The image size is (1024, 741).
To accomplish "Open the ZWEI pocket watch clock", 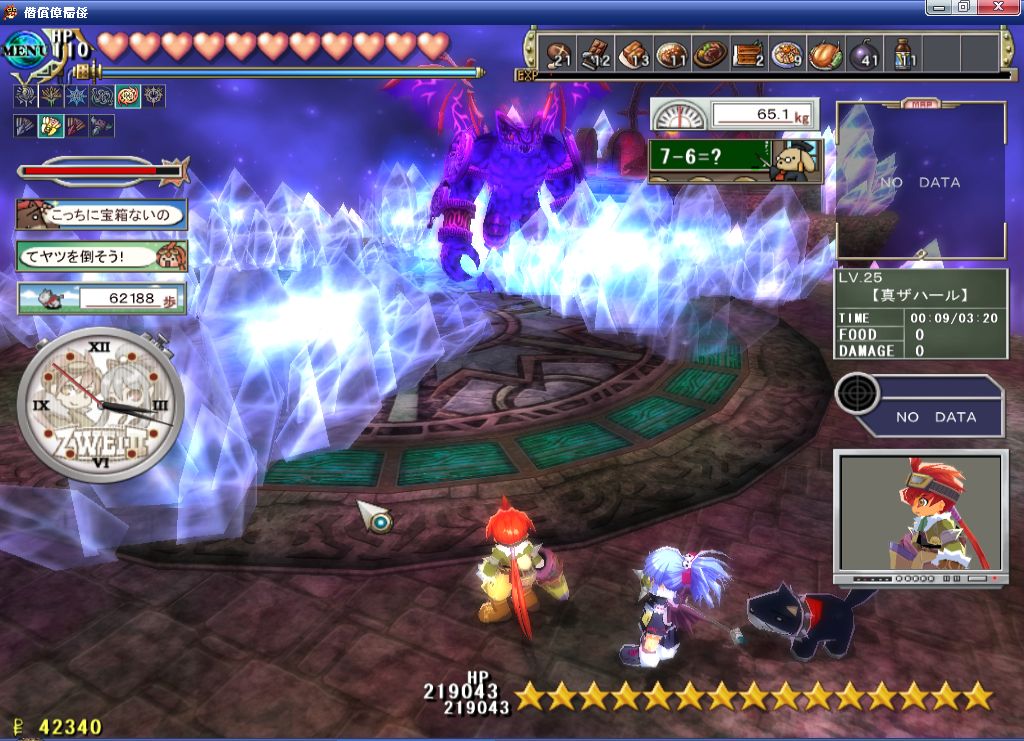I will click(x=100, y=406).
